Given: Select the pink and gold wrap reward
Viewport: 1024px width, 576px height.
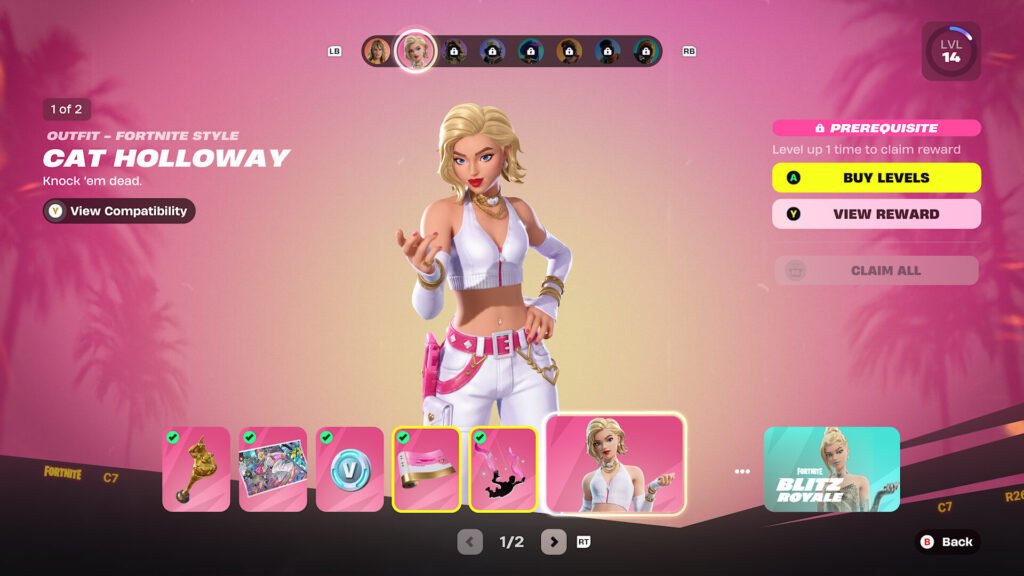Looking at the screenshot, I should (427, 469).
